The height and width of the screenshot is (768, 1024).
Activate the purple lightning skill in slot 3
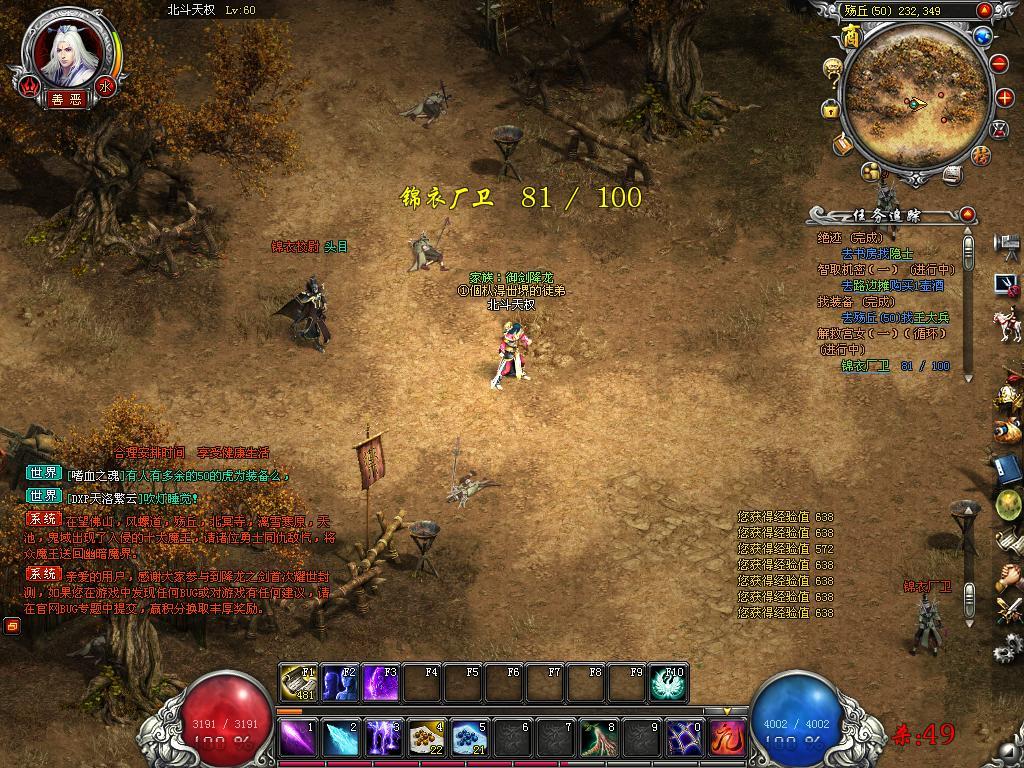click(x=383, y=738)
